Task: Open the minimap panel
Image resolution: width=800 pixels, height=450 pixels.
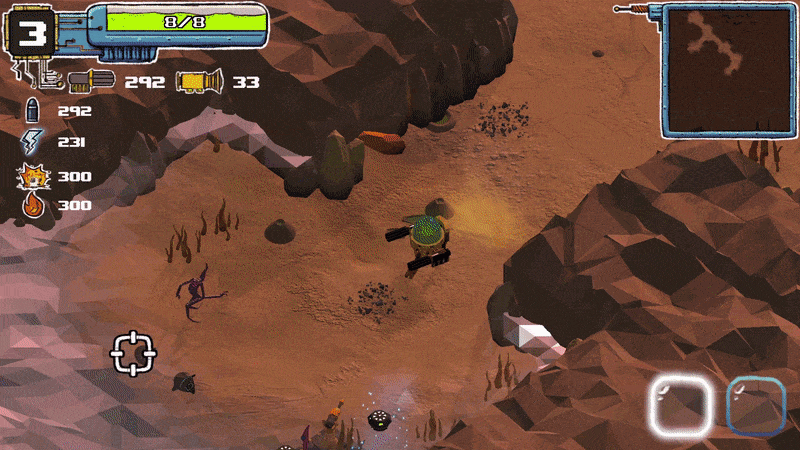Action: tap(729, 70)
